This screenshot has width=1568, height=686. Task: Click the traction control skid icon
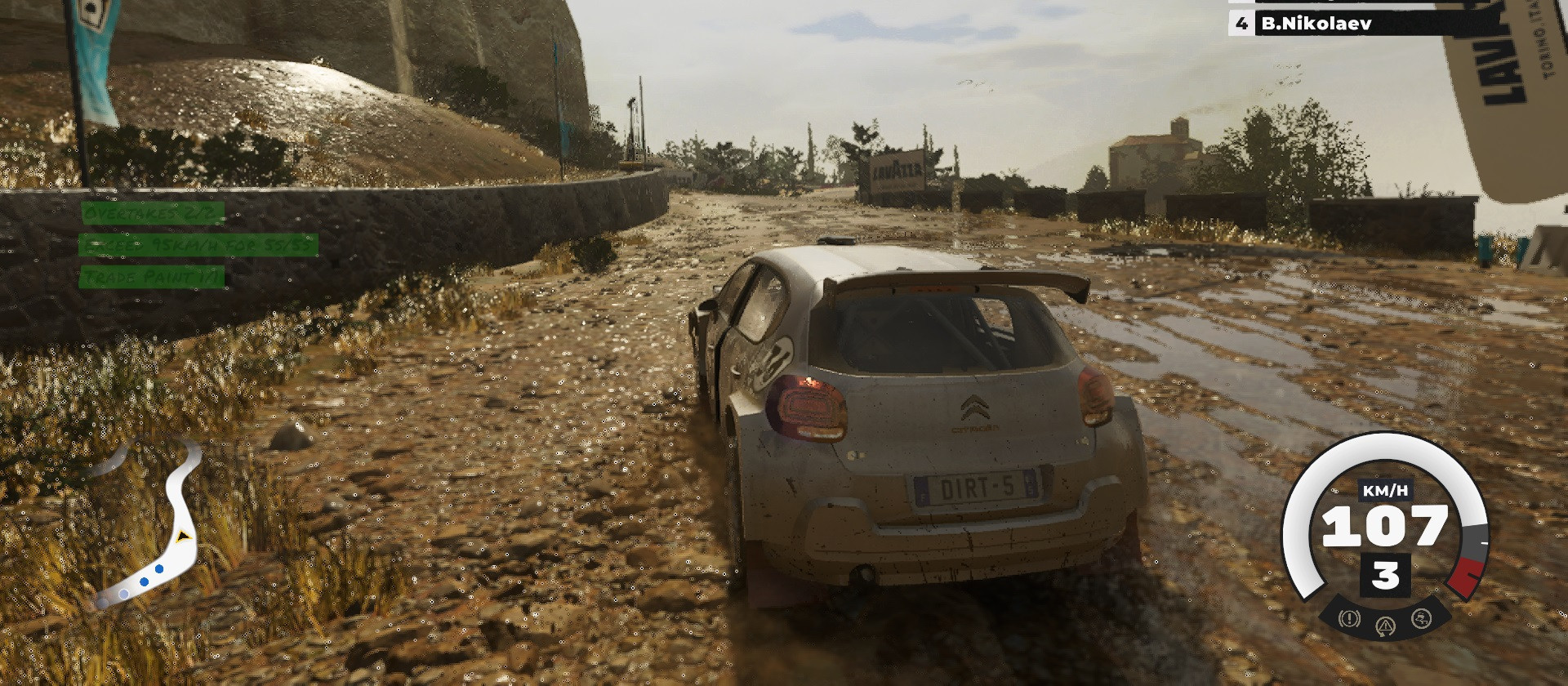point(1421,618)
